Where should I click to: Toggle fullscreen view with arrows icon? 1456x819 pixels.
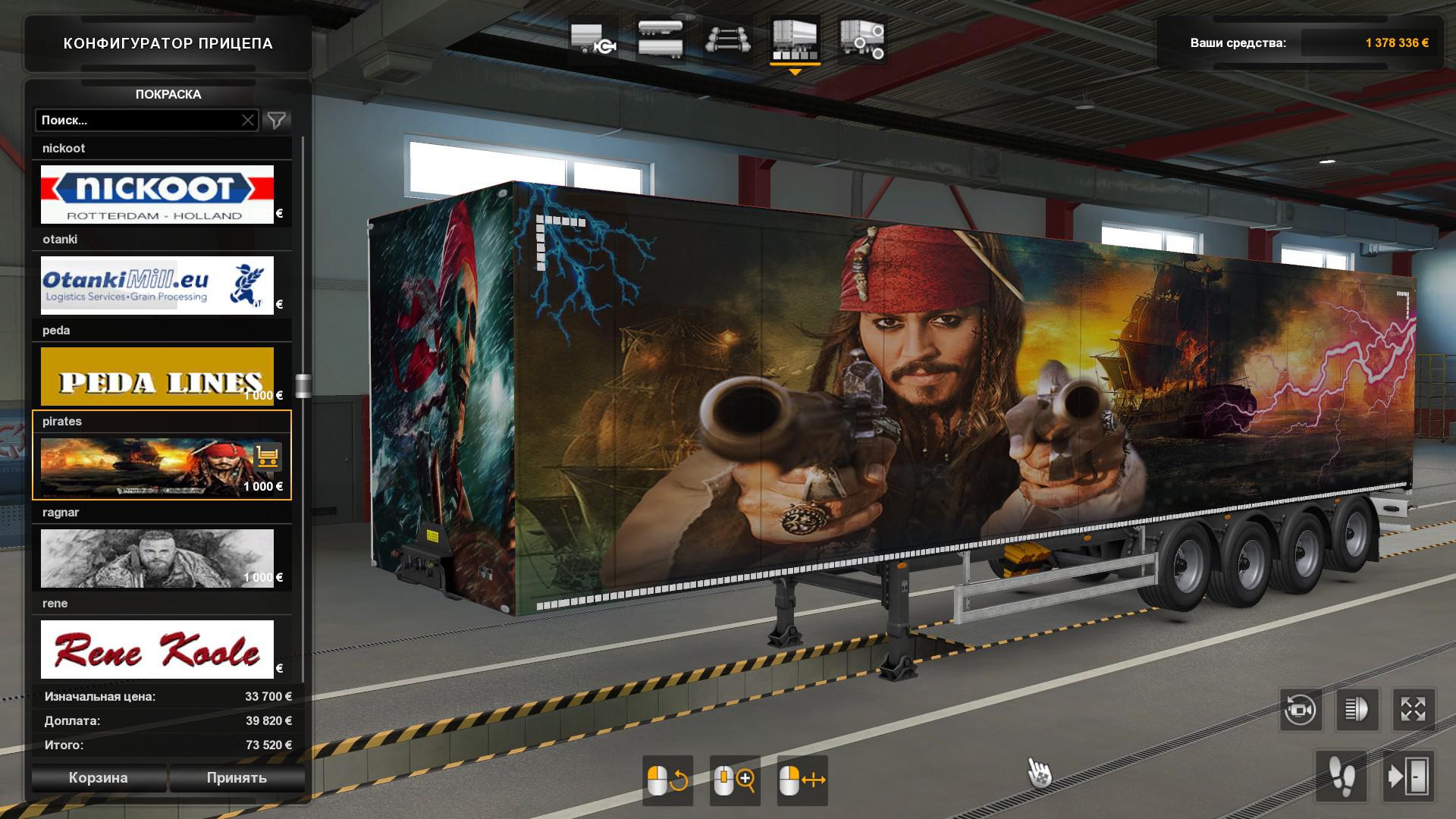(1413, 710)
